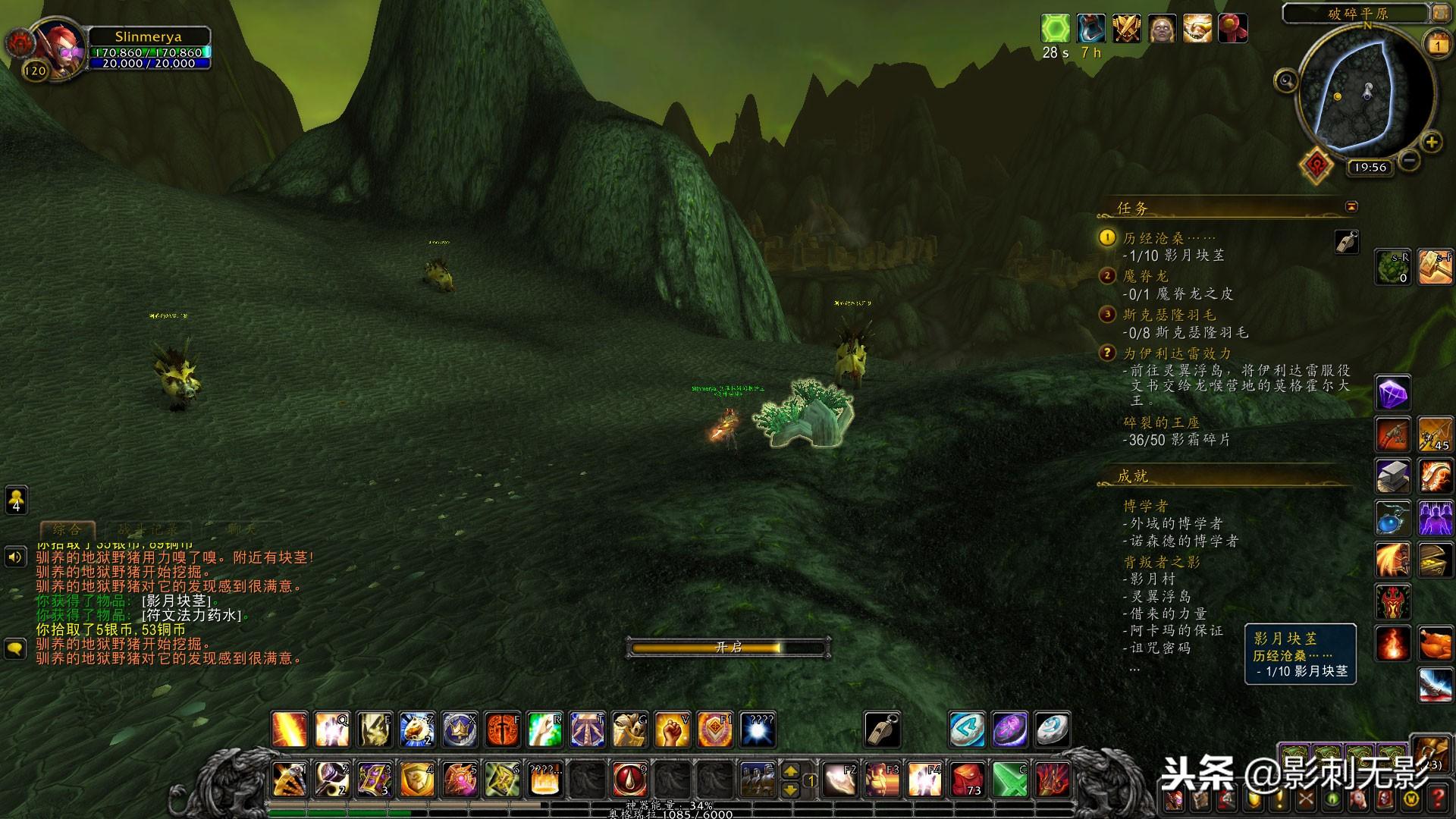
Task: Open the red Horde emblem button by minimap
Action: pyautogui.click(x=1317, y=164)
